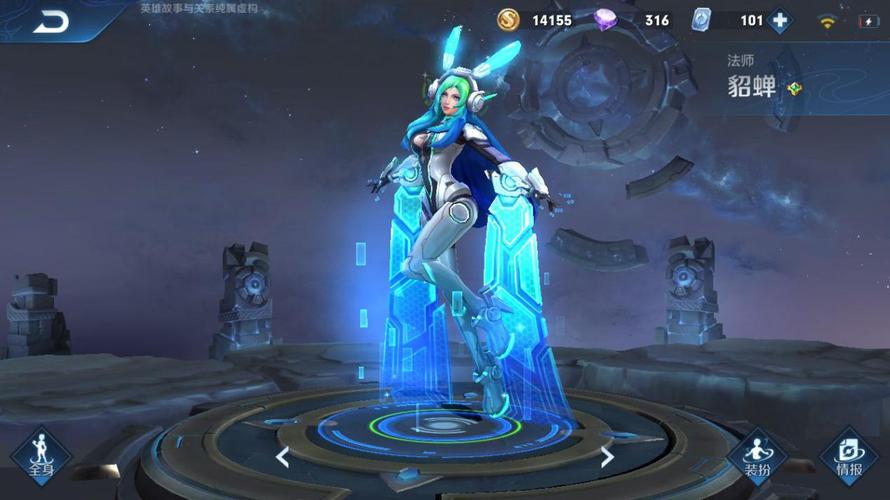The image size is (890, 500).
Task: Open the 装扮 outfit menu
Action: pyautogui.click(x=757, y=457)
